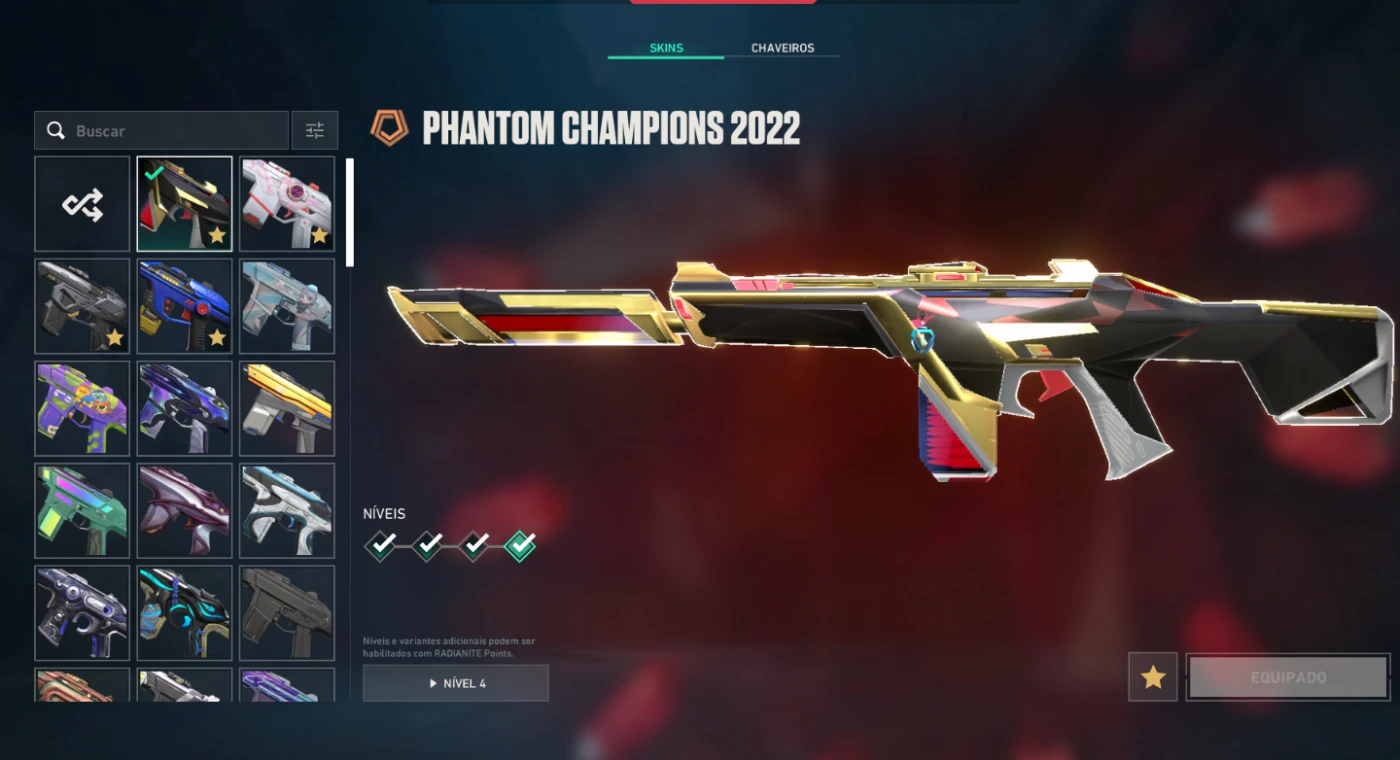Image resolution: width=1400 pixels, height=760 pixels.
Task: Click the Equipado button
Action: pos(1288,677)
